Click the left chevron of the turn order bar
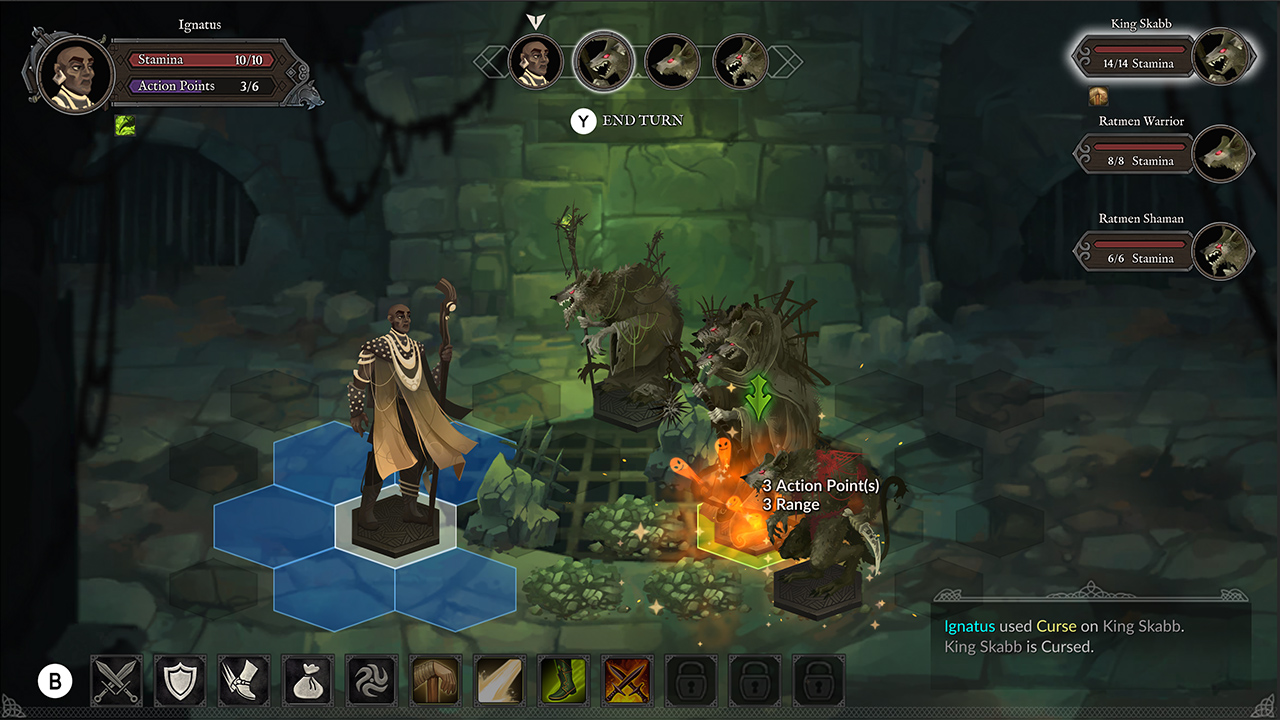The image size is (1280, 720). [x=489, y=61]
